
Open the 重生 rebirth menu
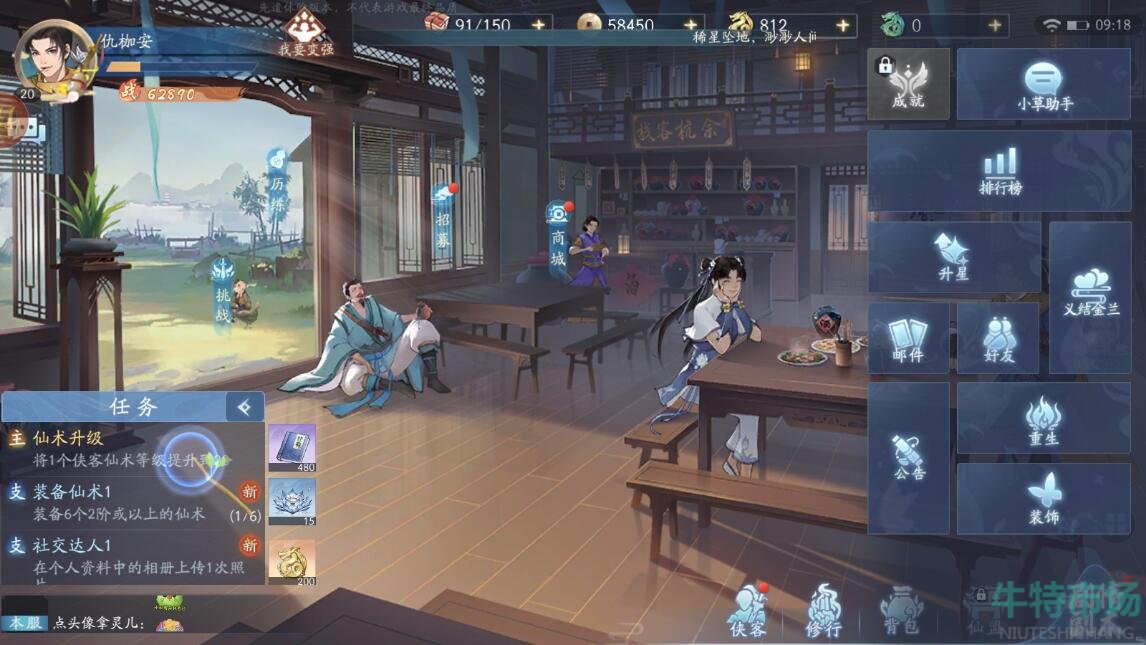pyautogui.click(x=1043, y=419)
